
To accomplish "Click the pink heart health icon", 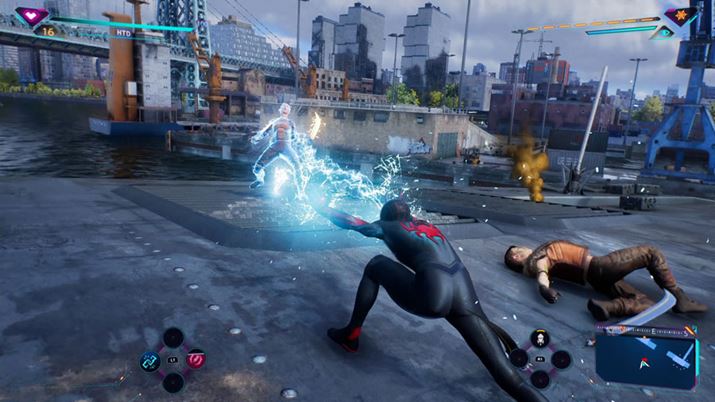I will [32, 16].
